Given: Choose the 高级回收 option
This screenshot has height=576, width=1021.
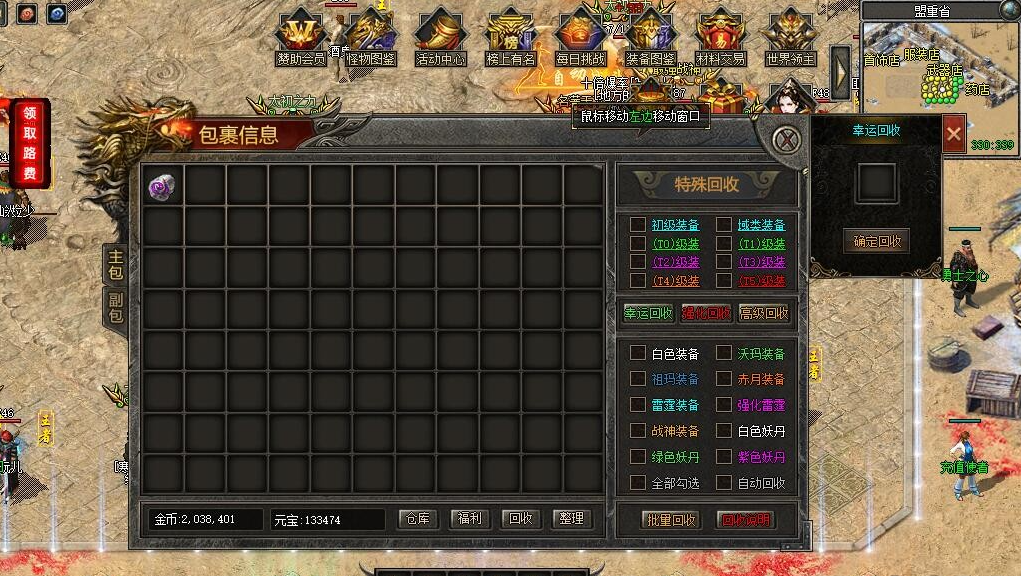Looking at the screenshot, I should click(x=763, y=313).
